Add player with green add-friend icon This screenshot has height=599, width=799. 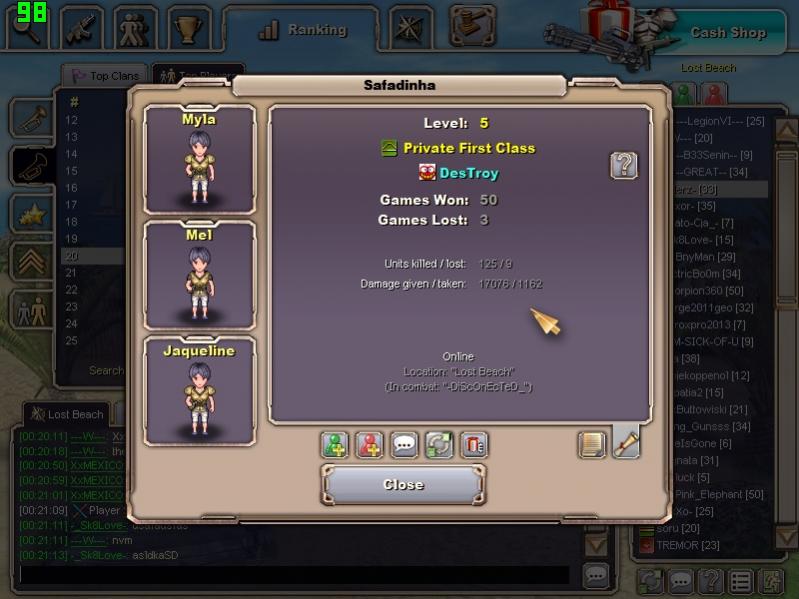[x=335, y=445]
